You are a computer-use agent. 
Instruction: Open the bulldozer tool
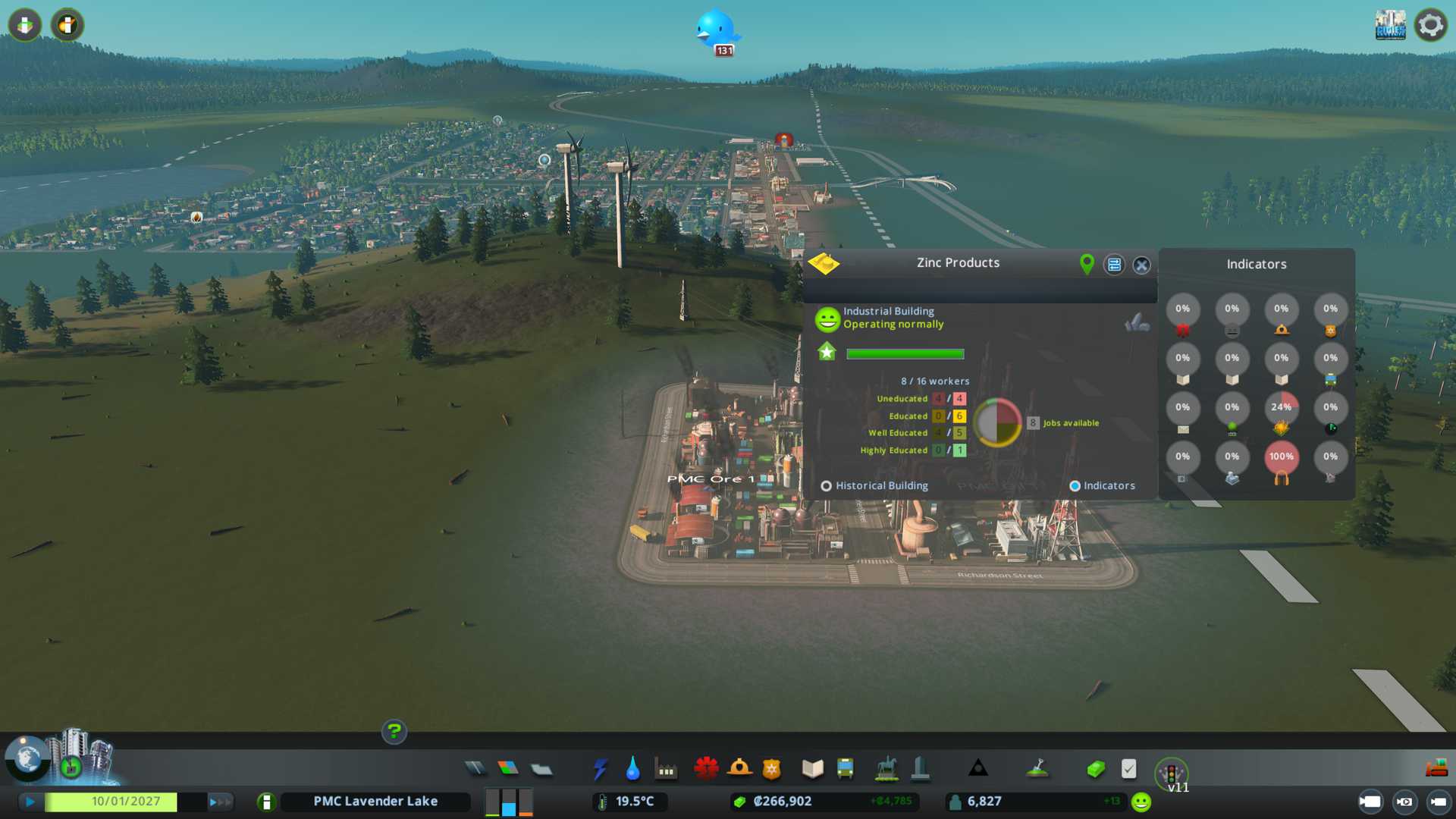coord(1436,769)
